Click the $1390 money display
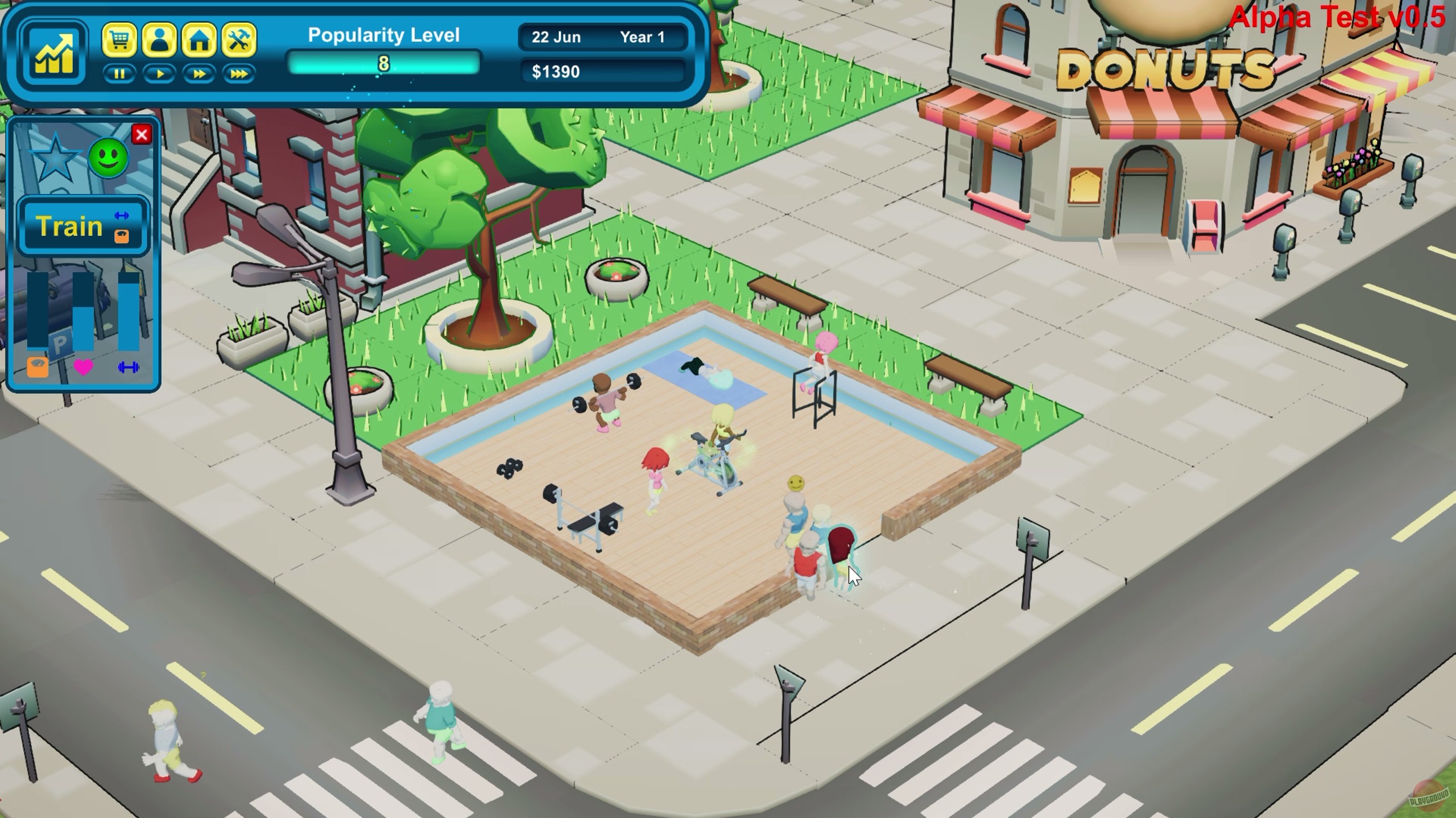Image resolution: width=1456 pixels, height=818 pixels. 603,72
